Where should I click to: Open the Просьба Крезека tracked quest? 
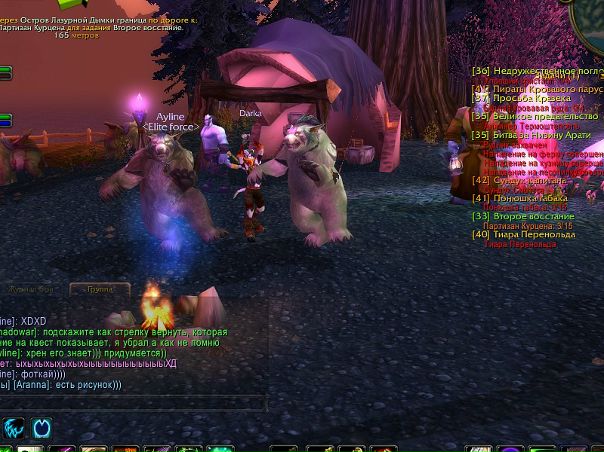click(x=530, y=99)
